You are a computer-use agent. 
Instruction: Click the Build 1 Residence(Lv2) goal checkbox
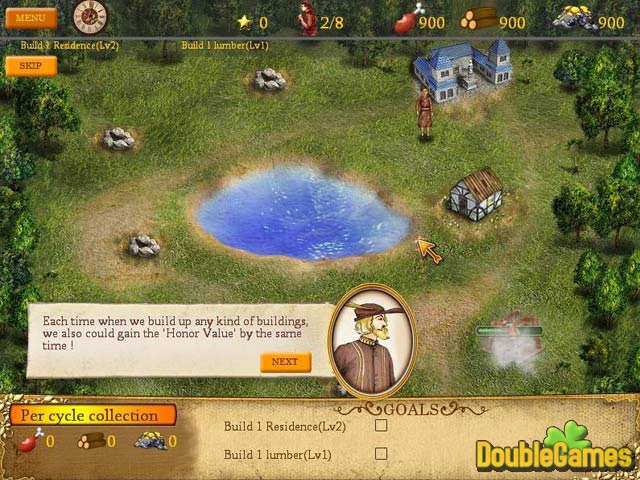[x=380, y=425]
